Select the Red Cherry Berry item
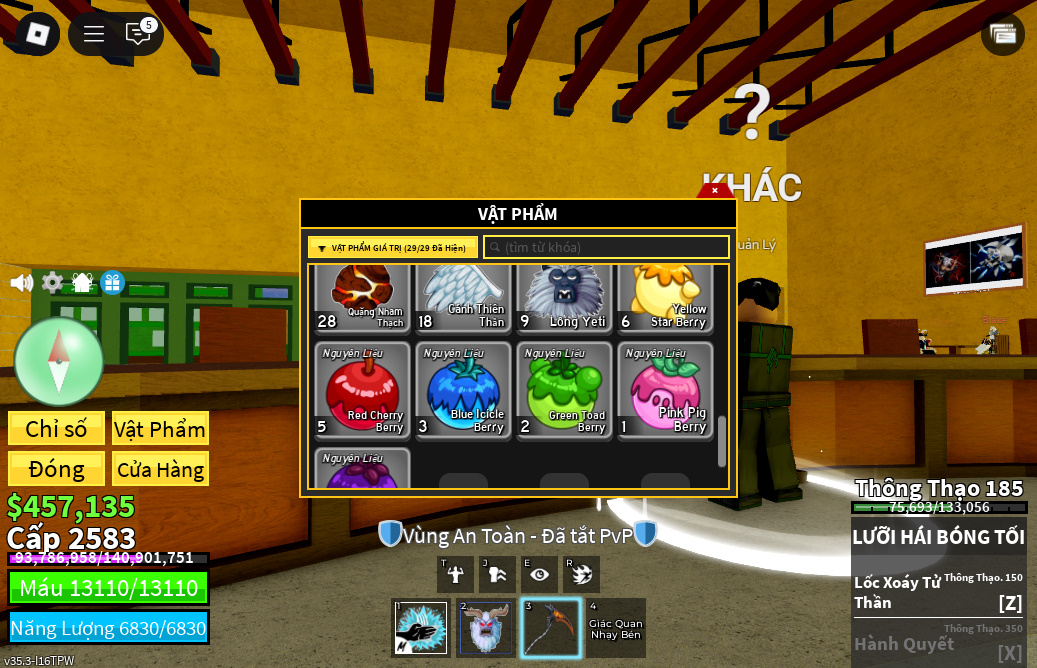 [x=363, y=391]
